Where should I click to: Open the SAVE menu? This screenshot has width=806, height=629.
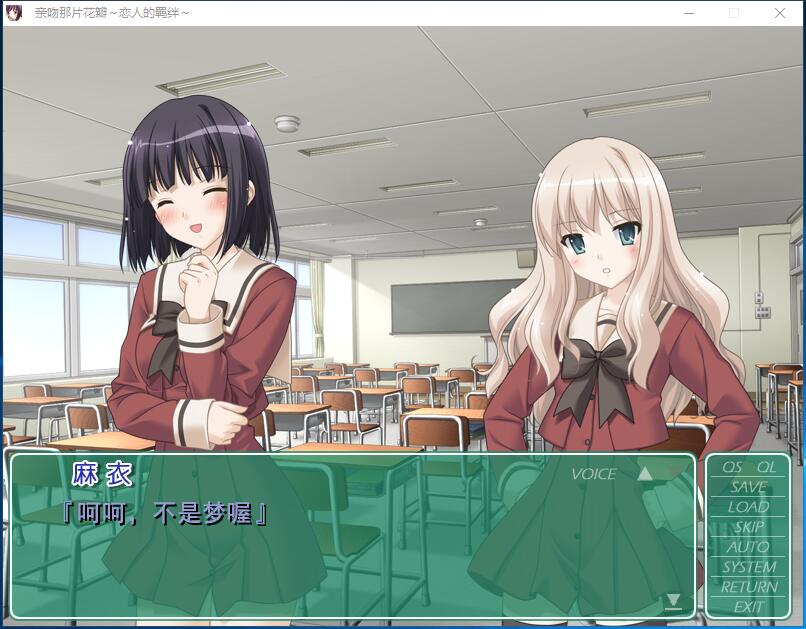click(x=748, y=487)
